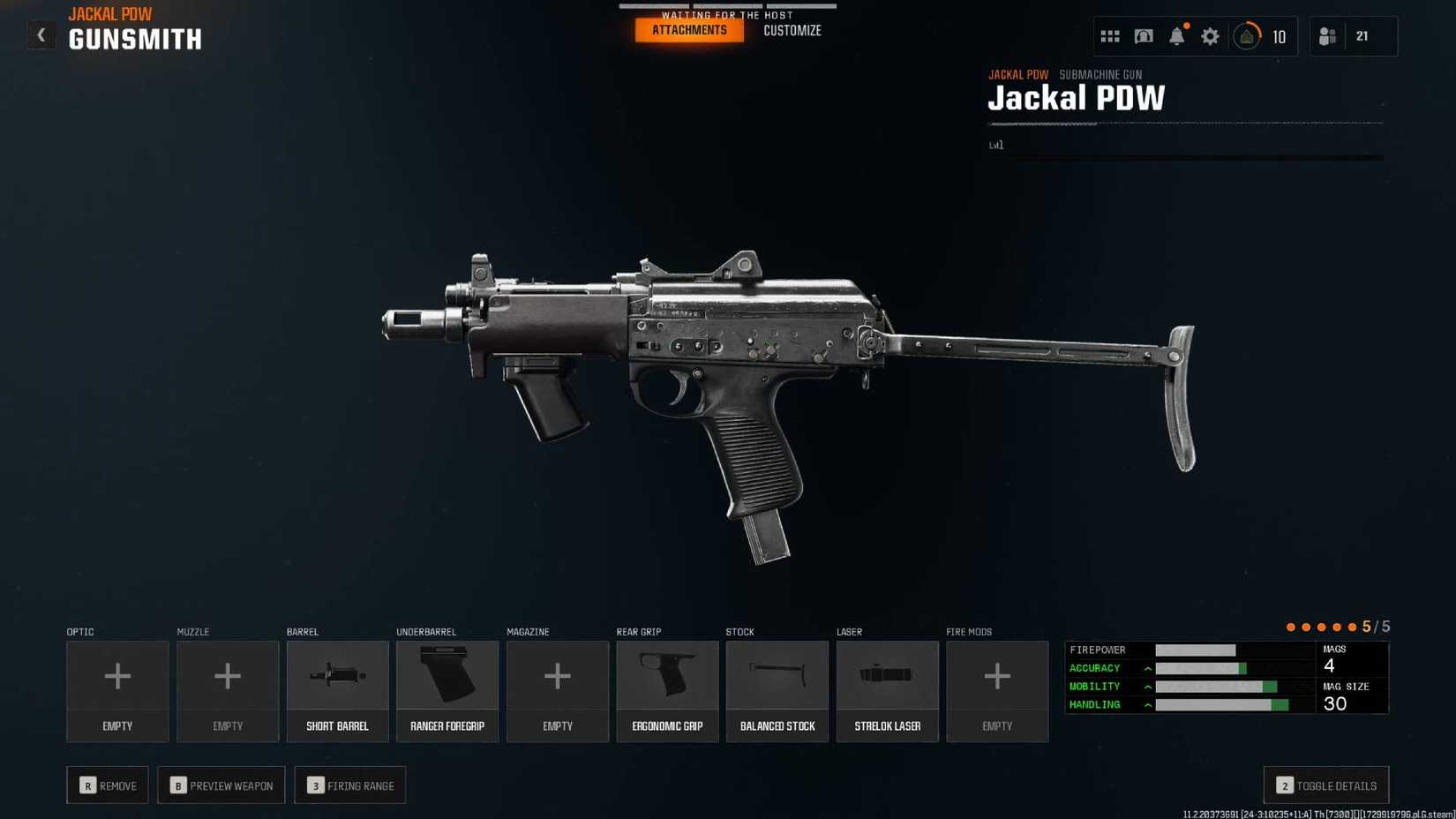Open the social party icon

pyautogui.click(x=1327, y=36)
